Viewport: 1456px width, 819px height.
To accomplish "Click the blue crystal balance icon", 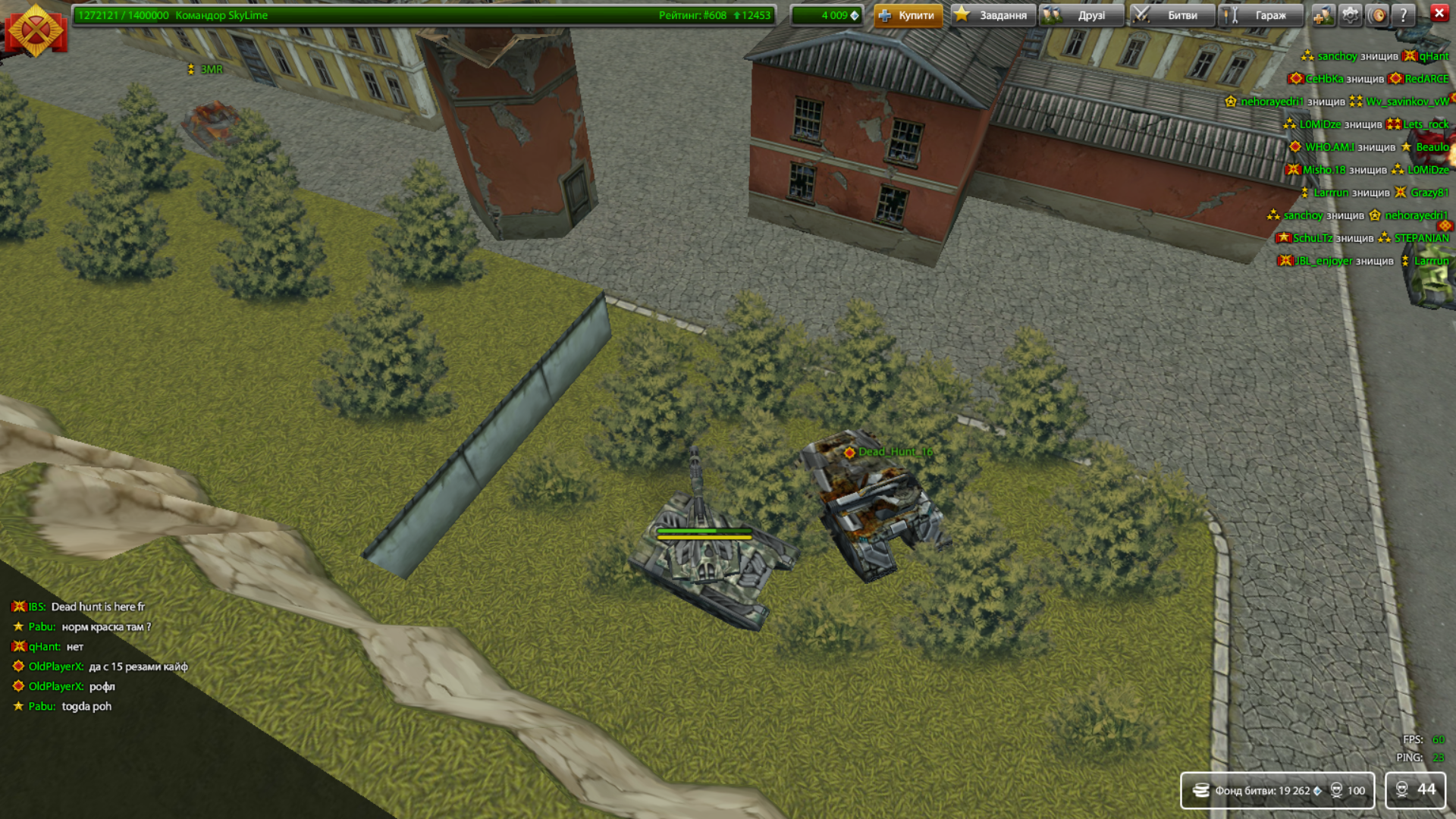I will tap(855, 14).
